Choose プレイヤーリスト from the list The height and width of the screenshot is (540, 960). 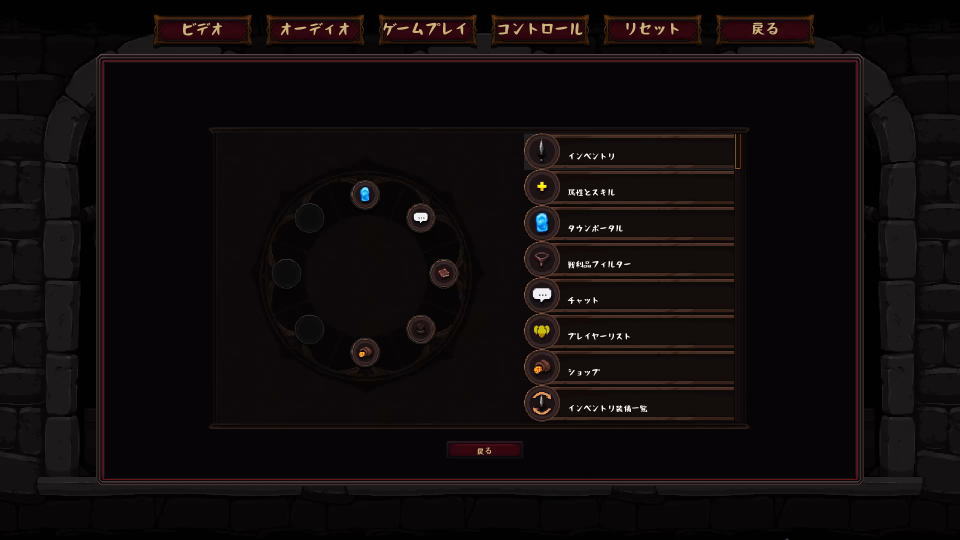click(x=630, y=333)
